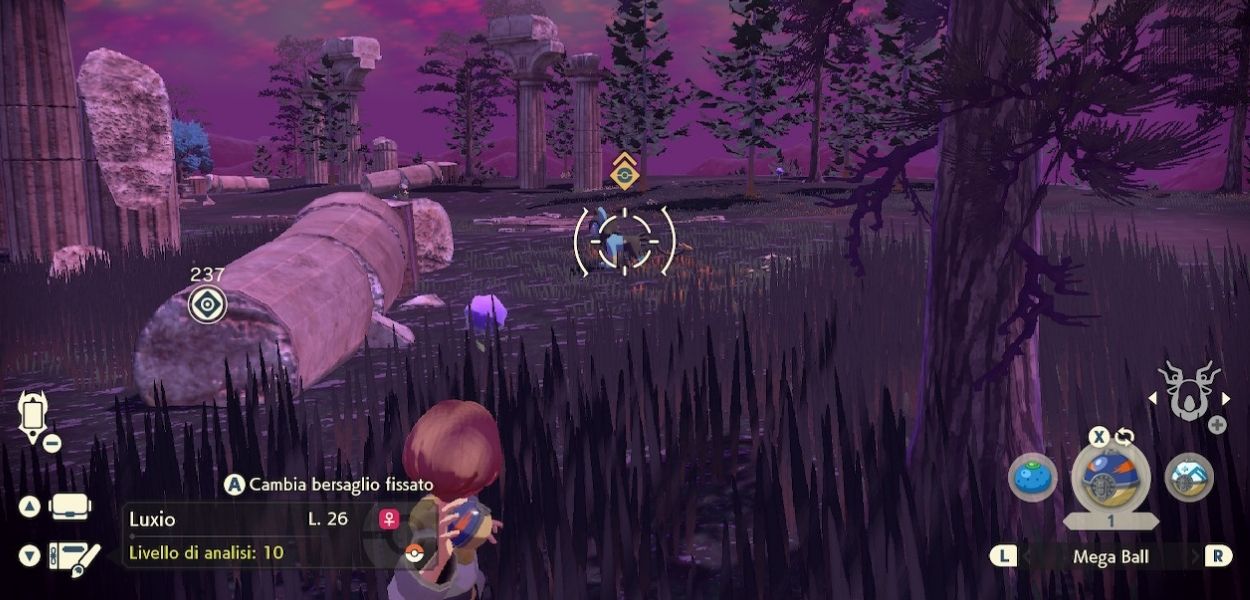The width and height of the screenshot is (1250, 600).
Task: Open the satchel bag icon
Action: coord(69,507)
